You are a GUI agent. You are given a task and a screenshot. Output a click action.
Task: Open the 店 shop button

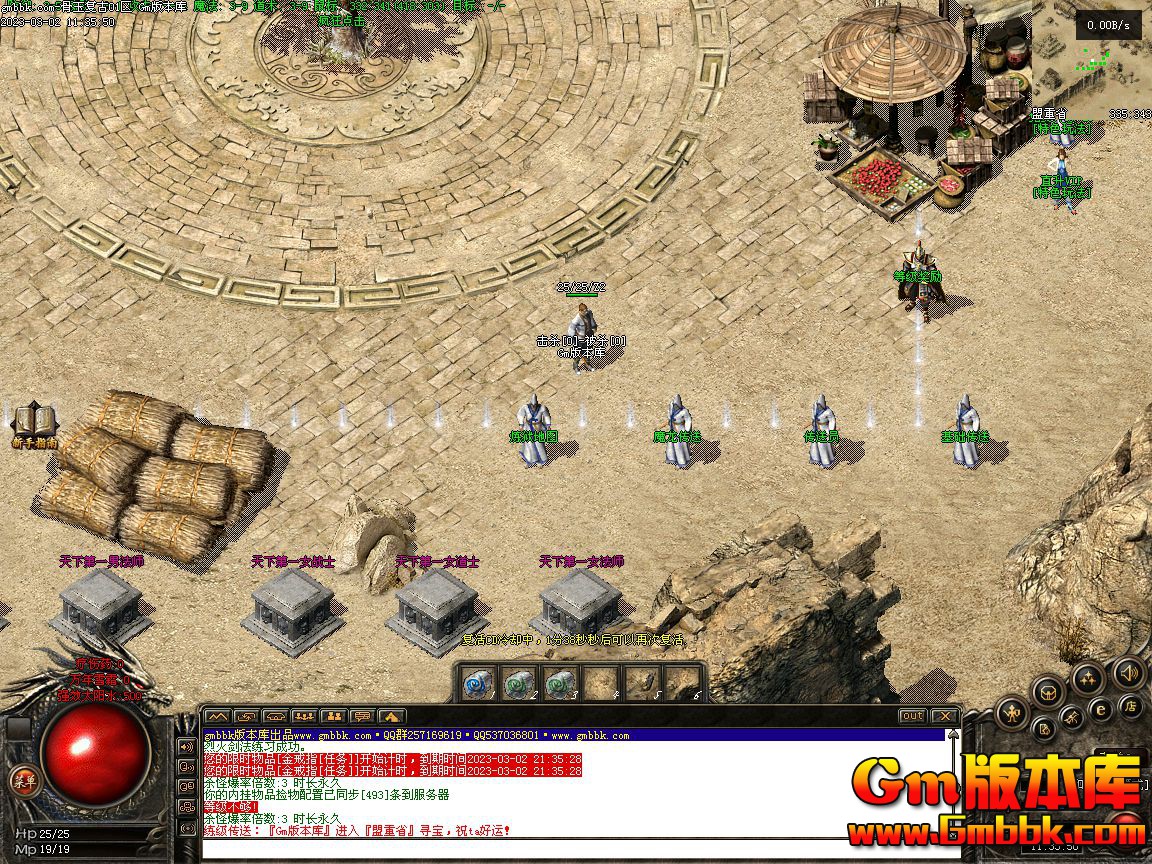1131,706
